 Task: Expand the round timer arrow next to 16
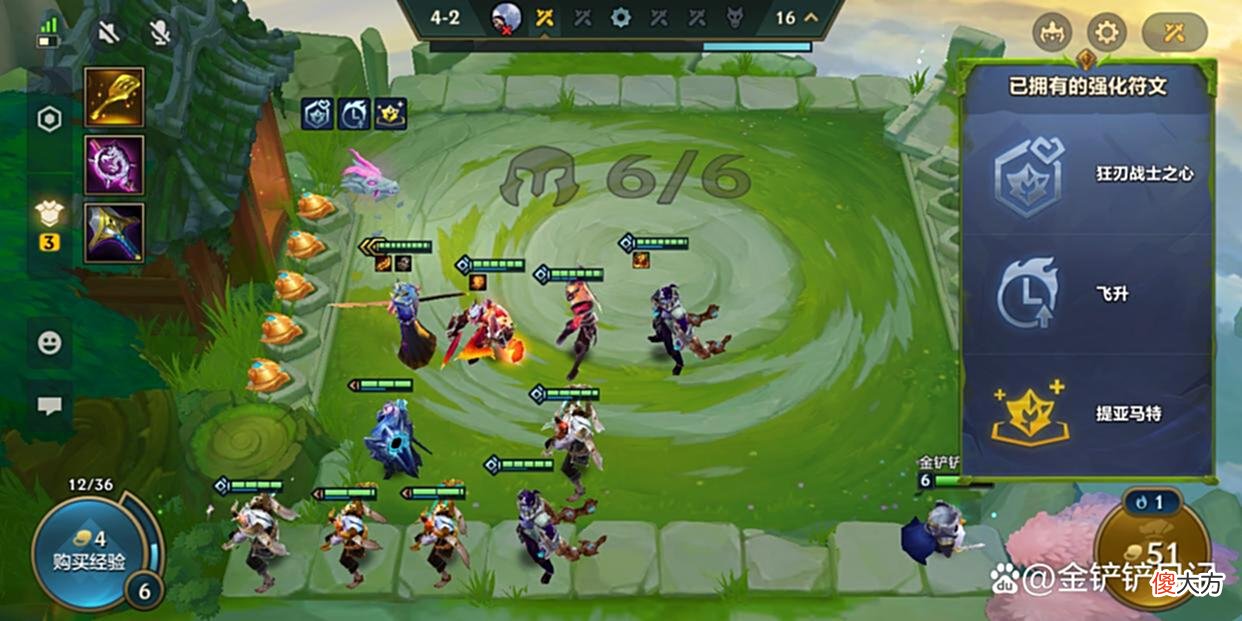click(x=811, y=17)
